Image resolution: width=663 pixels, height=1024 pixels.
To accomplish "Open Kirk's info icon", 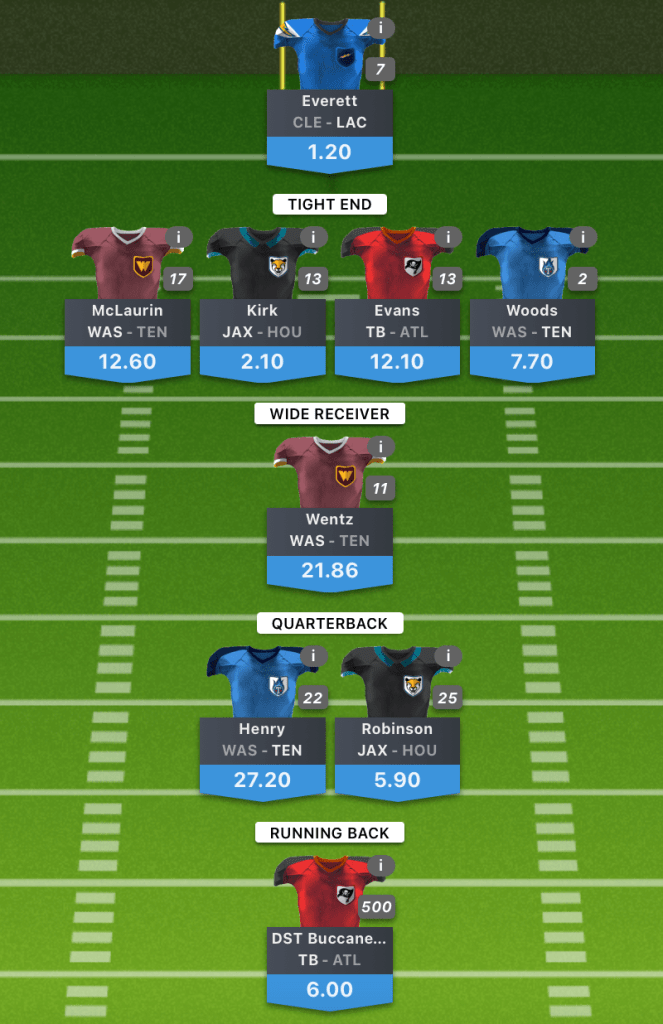I will tap(313, 238).
